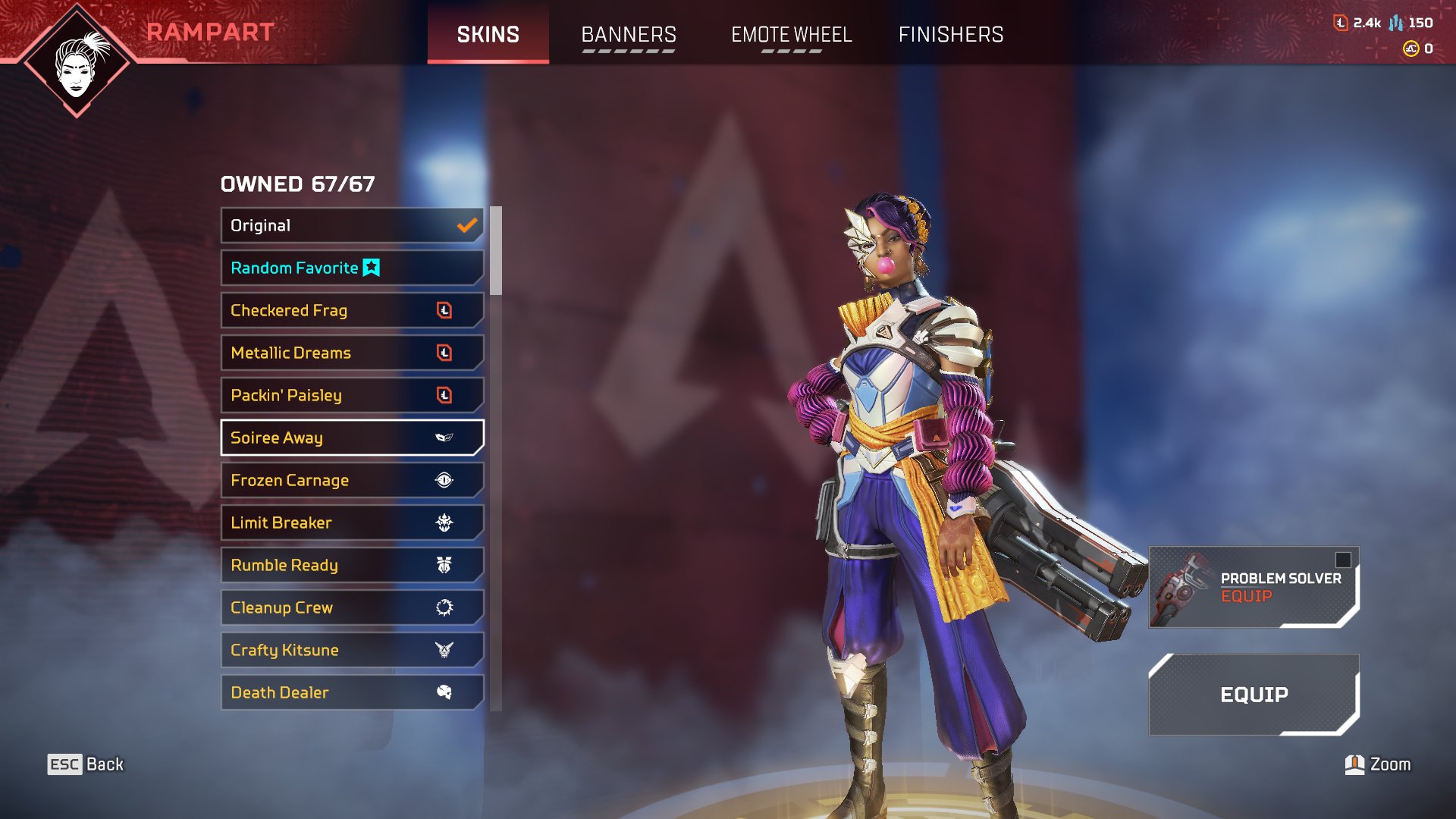
Task: Click the skin list scrollbar
Action: tap(496, 251)
